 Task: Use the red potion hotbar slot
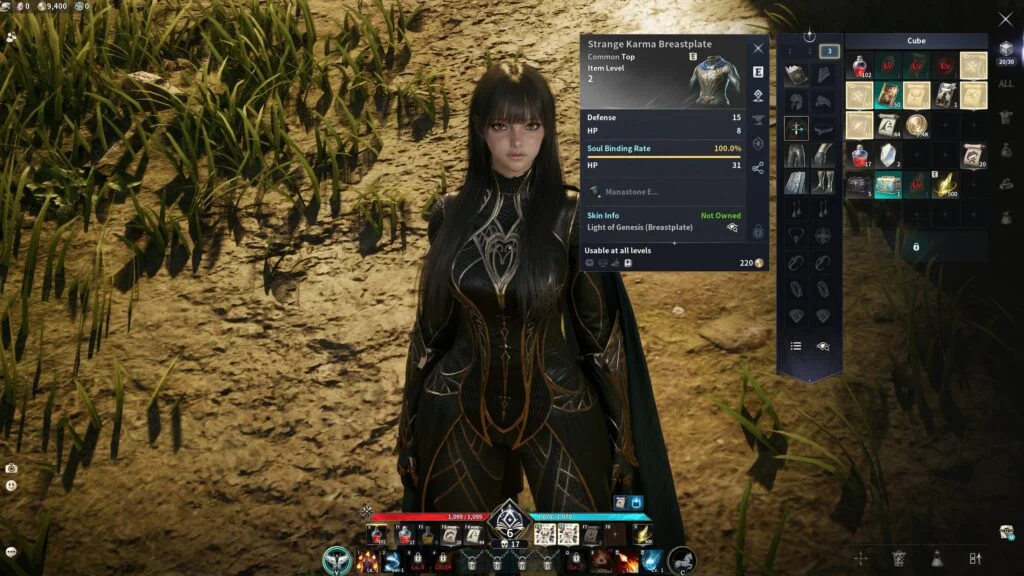375,535
